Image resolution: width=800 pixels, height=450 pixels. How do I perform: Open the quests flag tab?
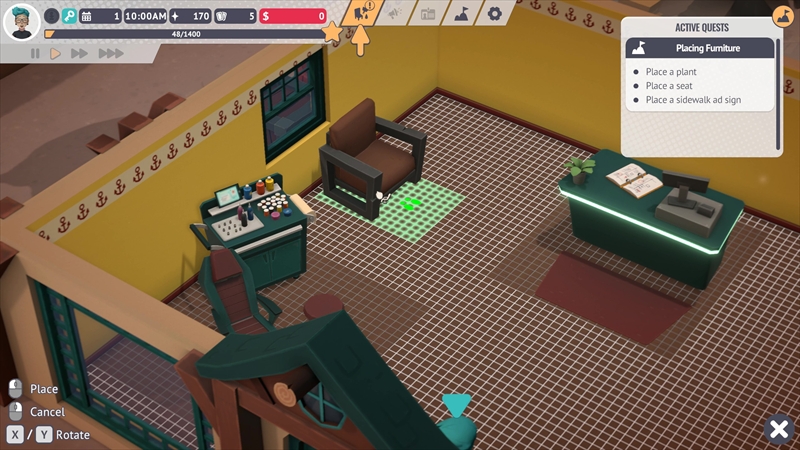pyautogui.click(x=461, y=14)
